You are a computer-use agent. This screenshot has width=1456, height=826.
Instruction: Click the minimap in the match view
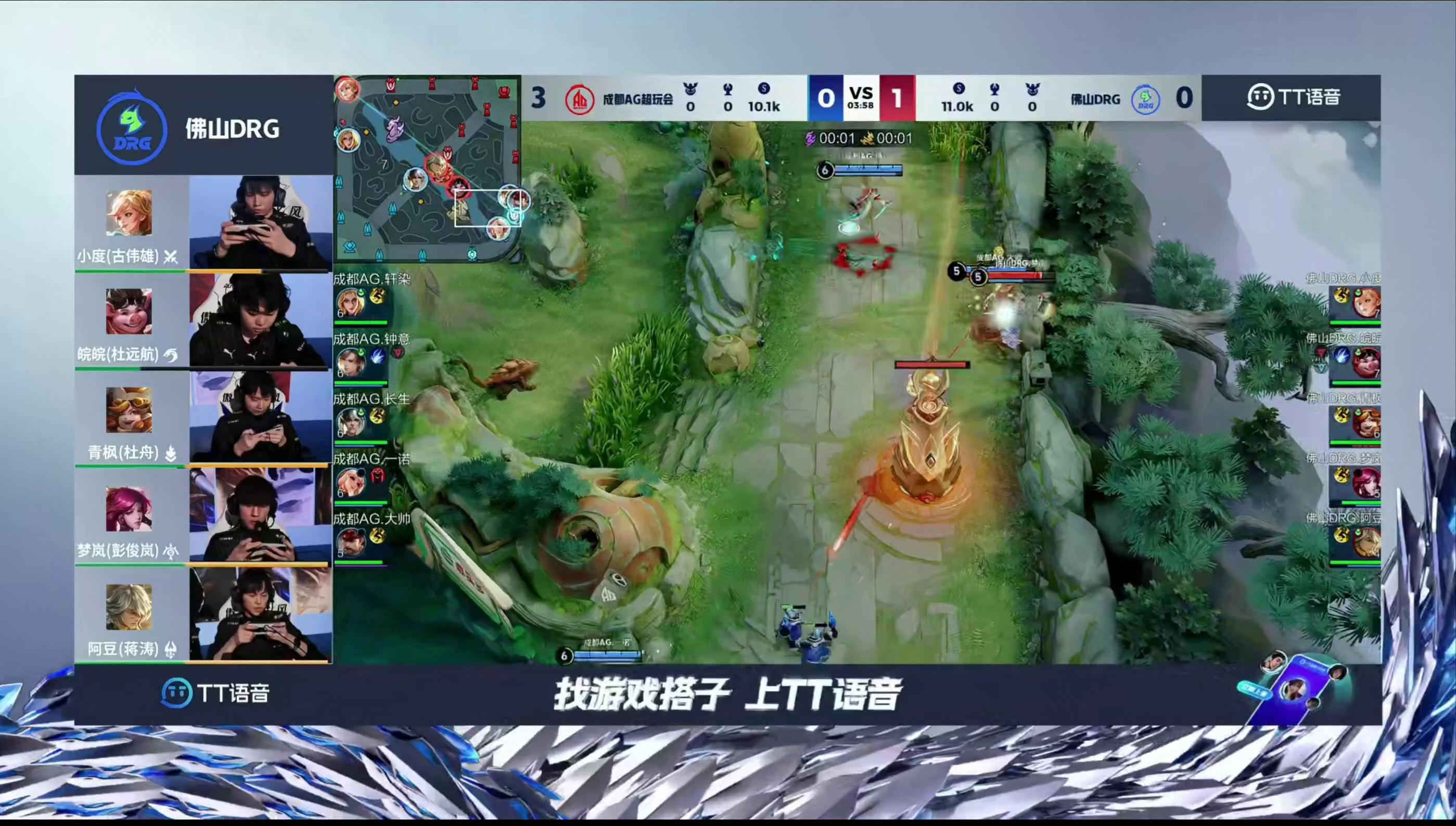pyautogui.click(x=427, y=169)
